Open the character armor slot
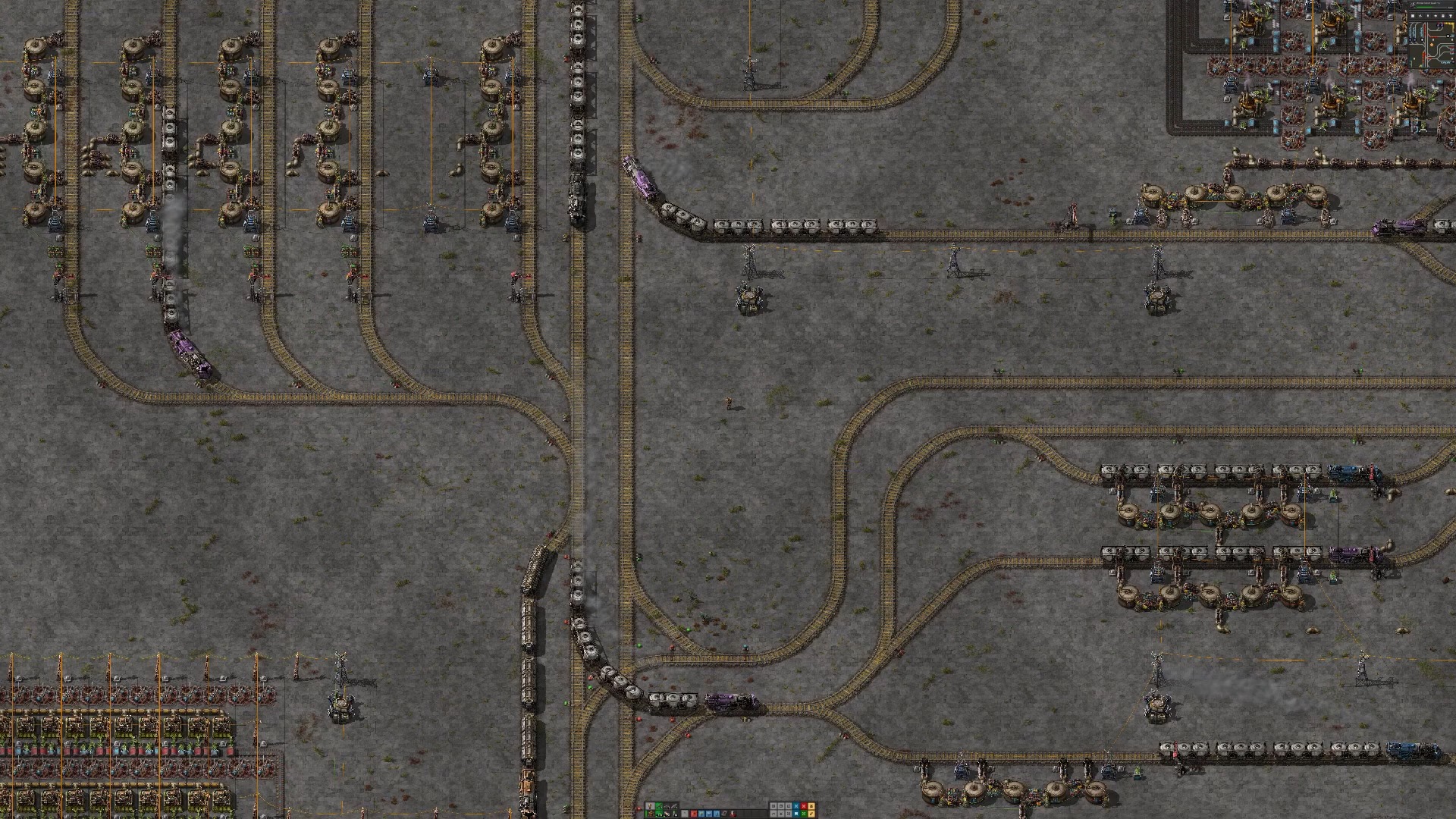 [649, 806]
